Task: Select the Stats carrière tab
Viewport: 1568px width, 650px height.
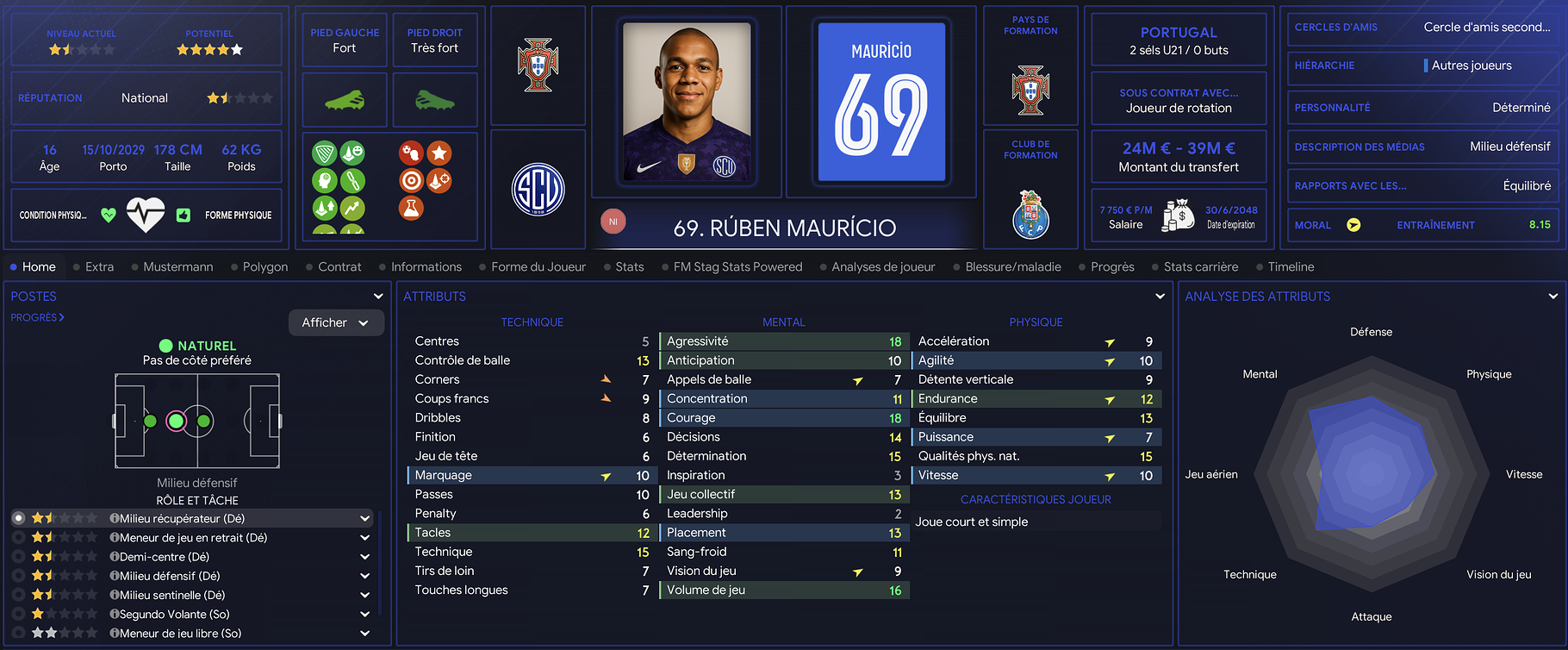Action: click(1200, 267)
